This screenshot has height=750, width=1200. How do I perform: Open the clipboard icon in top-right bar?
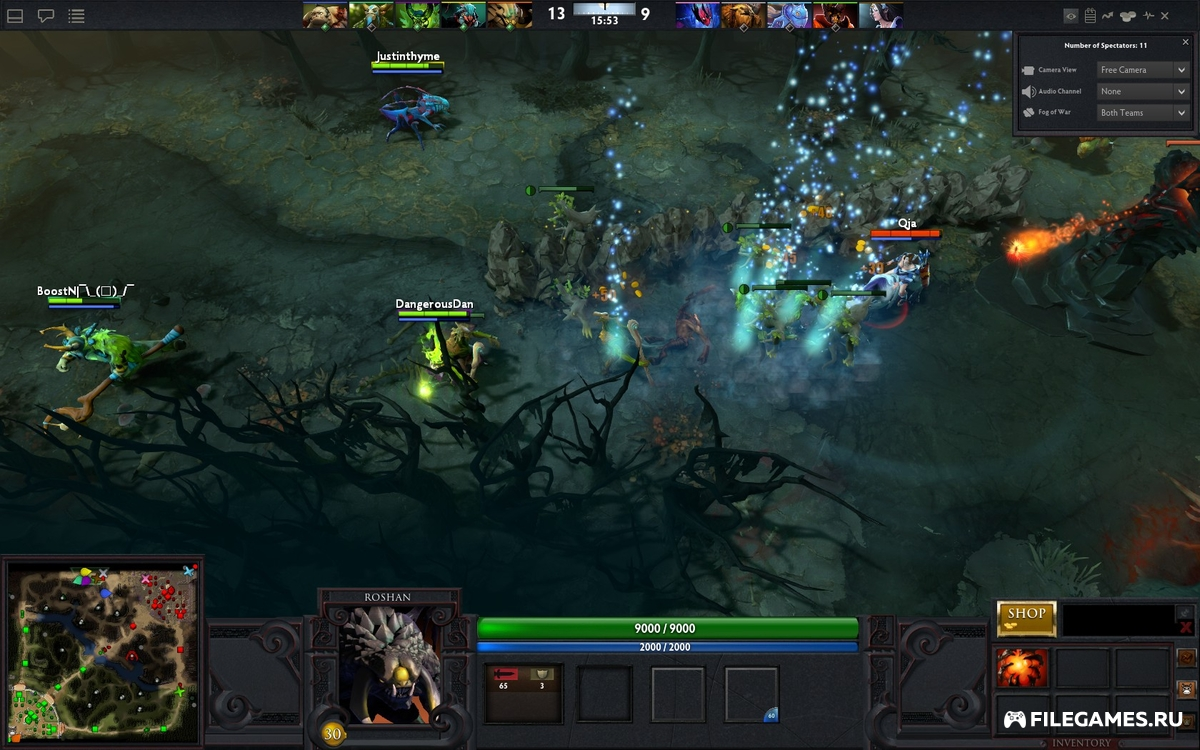point(1090,16)
